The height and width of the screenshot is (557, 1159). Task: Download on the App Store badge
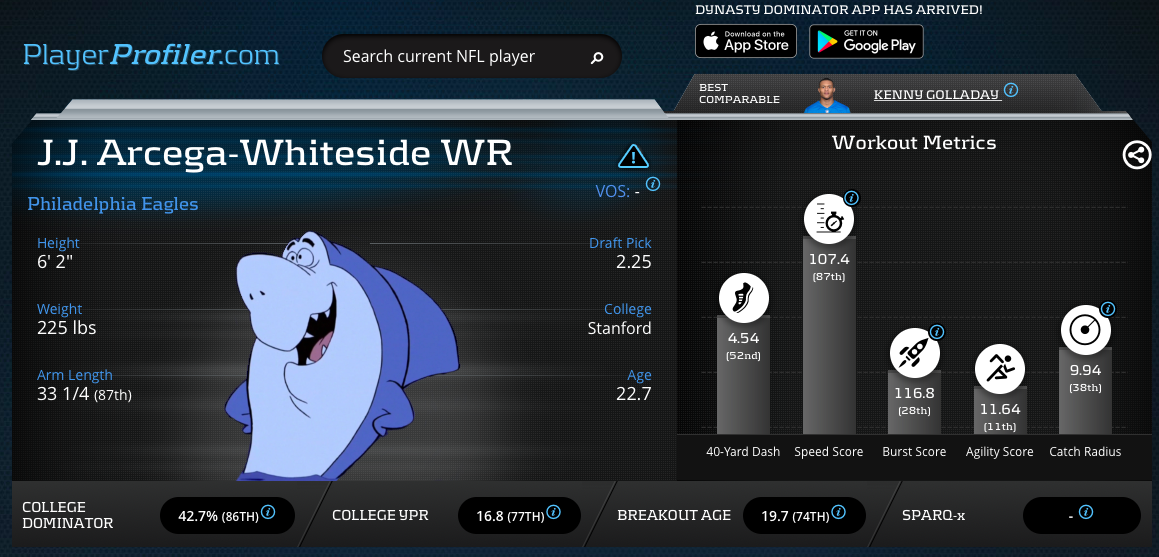click(744, 41)
